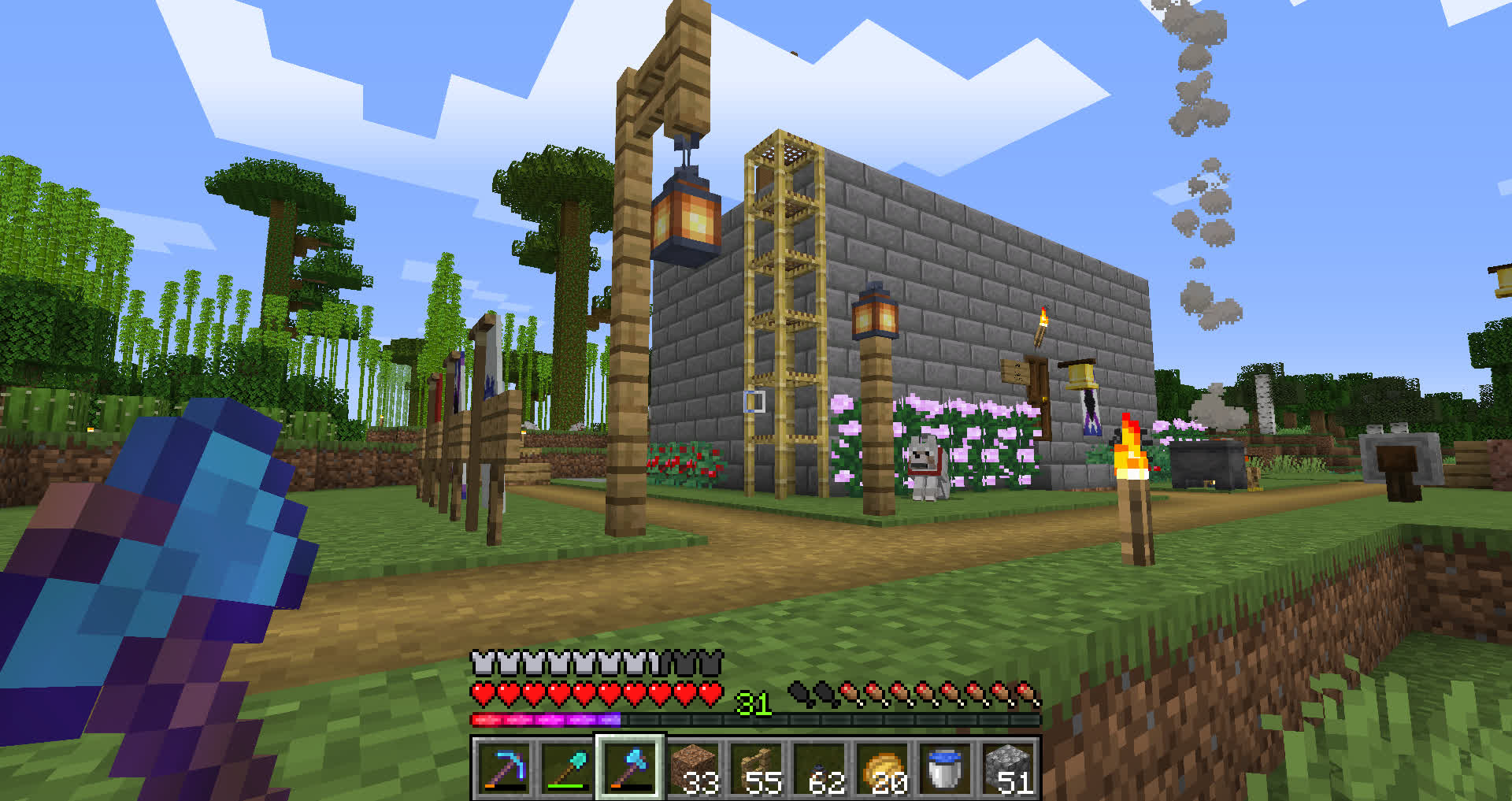Select the water bucket slot
The width and height of the screenshot is (1512, 801).
(x=945, y=768)
